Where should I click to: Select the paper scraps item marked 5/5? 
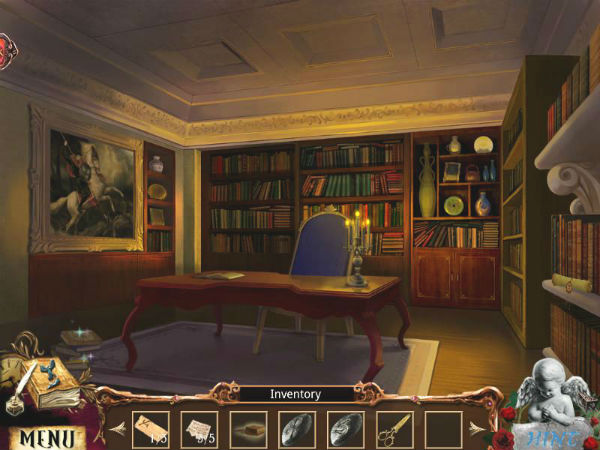coord(200,429)
